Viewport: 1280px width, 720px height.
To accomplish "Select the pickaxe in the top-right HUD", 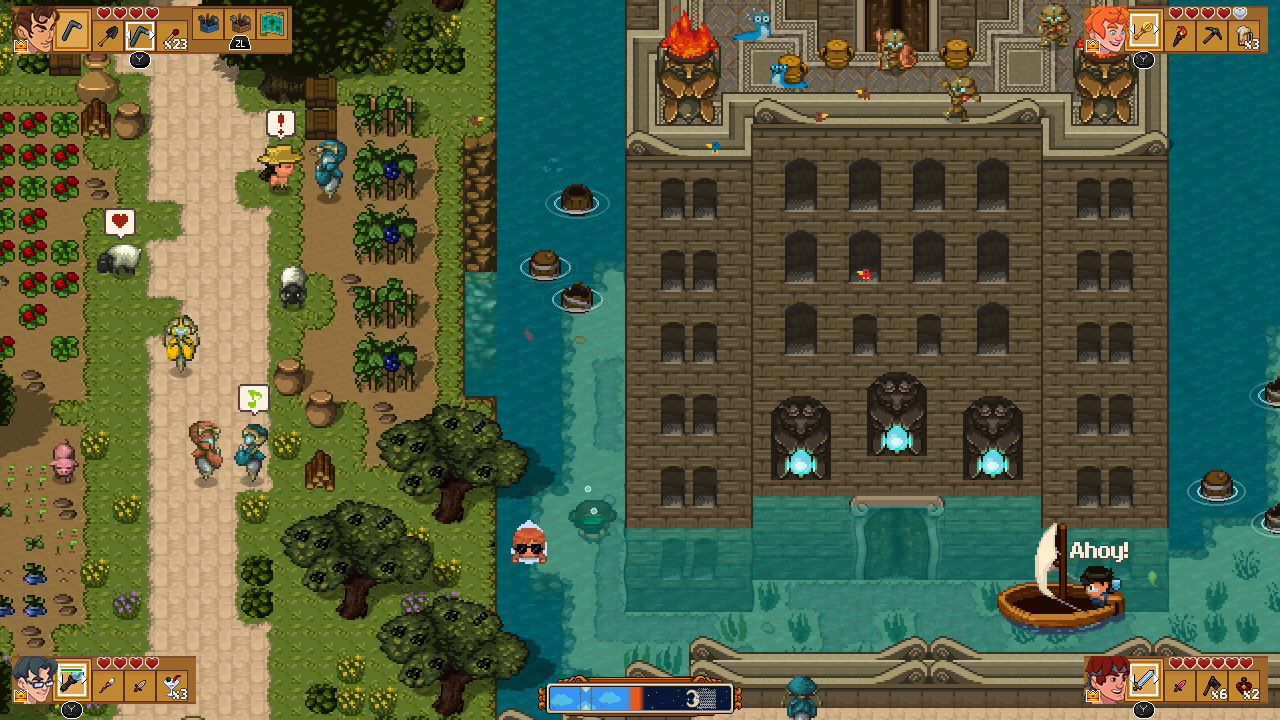I will pos(1213,34).
